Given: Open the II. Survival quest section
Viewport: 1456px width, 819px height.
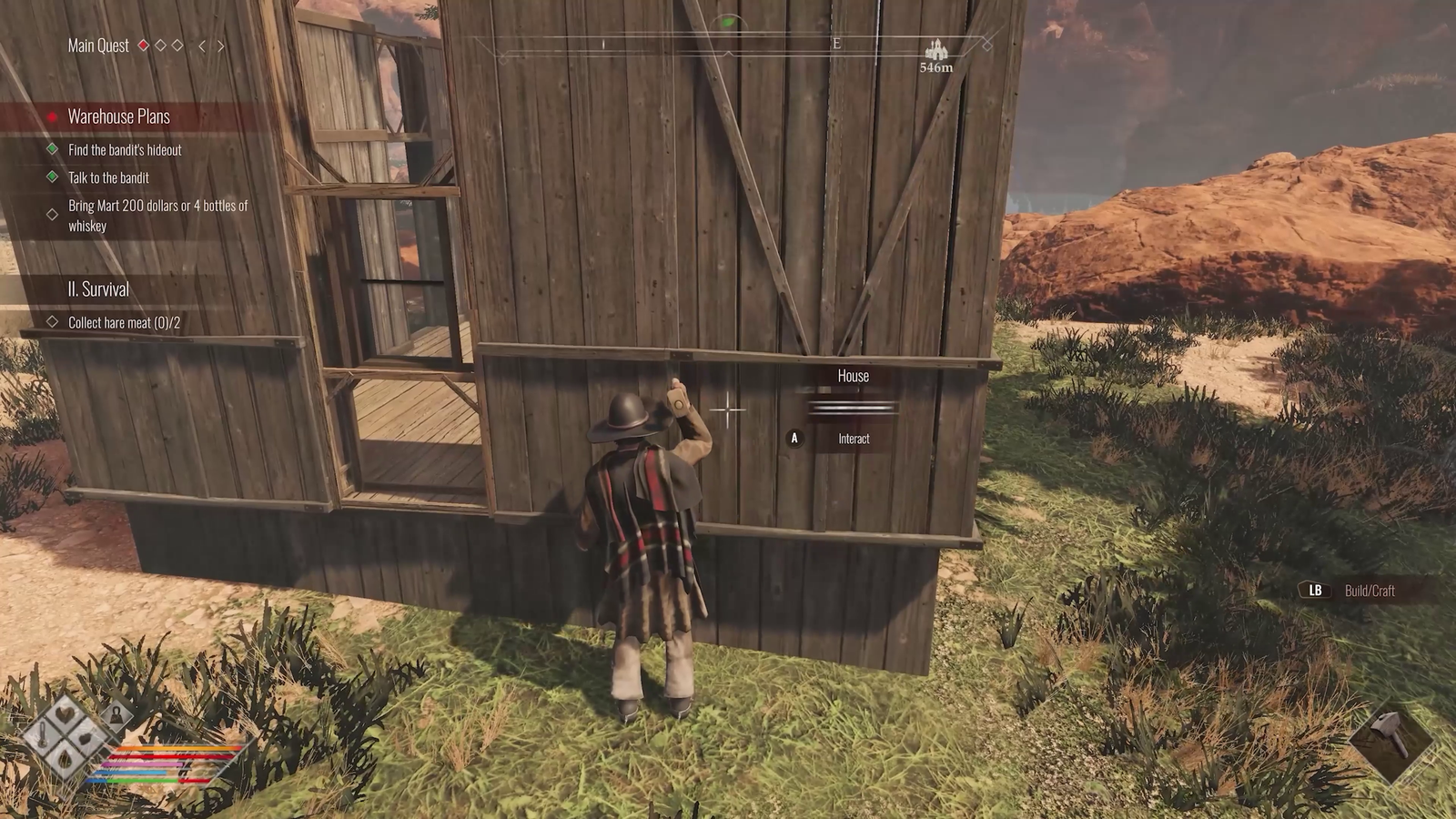Looking at the screenshot, I should (x=98, y=289).
